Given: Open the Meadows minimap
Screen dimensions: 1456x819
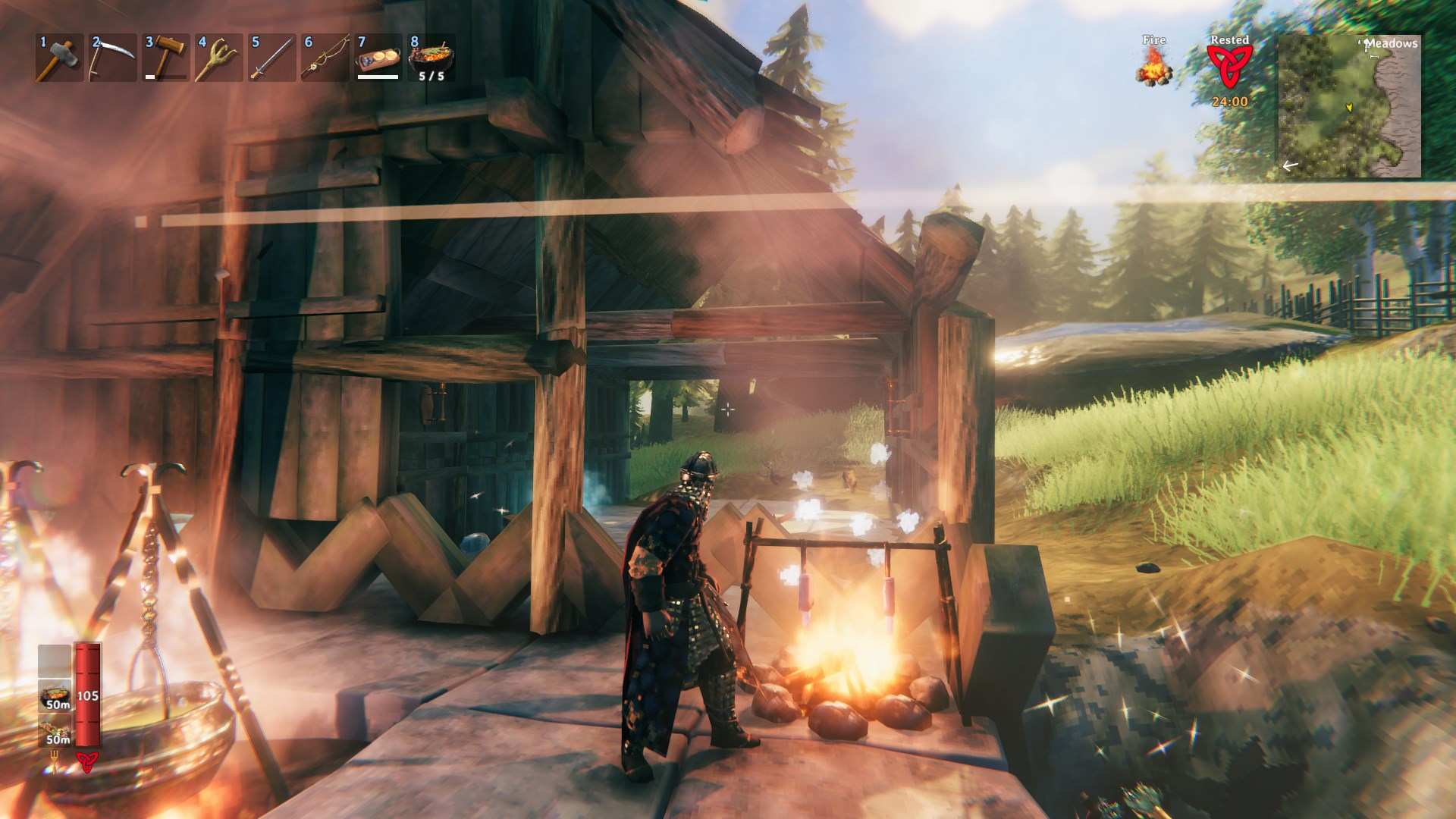Looking at the screenshot, I should 1349,106.
